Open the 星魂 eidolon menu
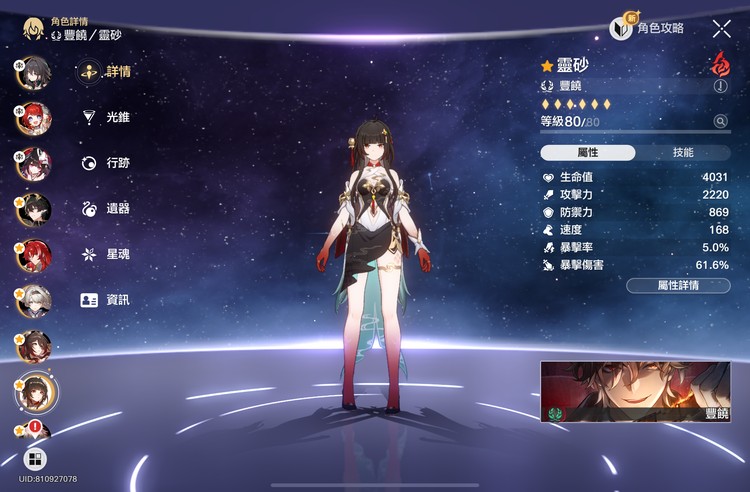The height and width of the screenshot is (492, 750). coord(107,254)
